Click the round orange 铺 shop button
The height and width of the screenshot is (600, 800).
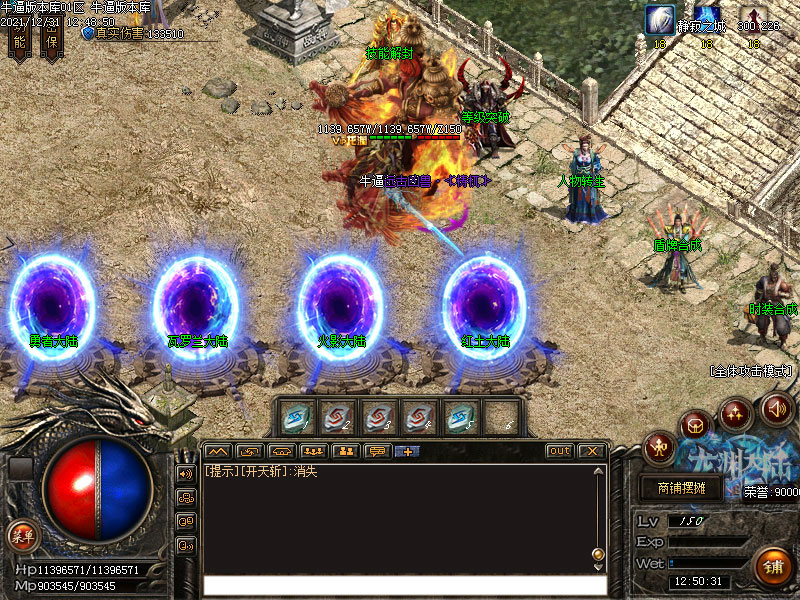771,567
